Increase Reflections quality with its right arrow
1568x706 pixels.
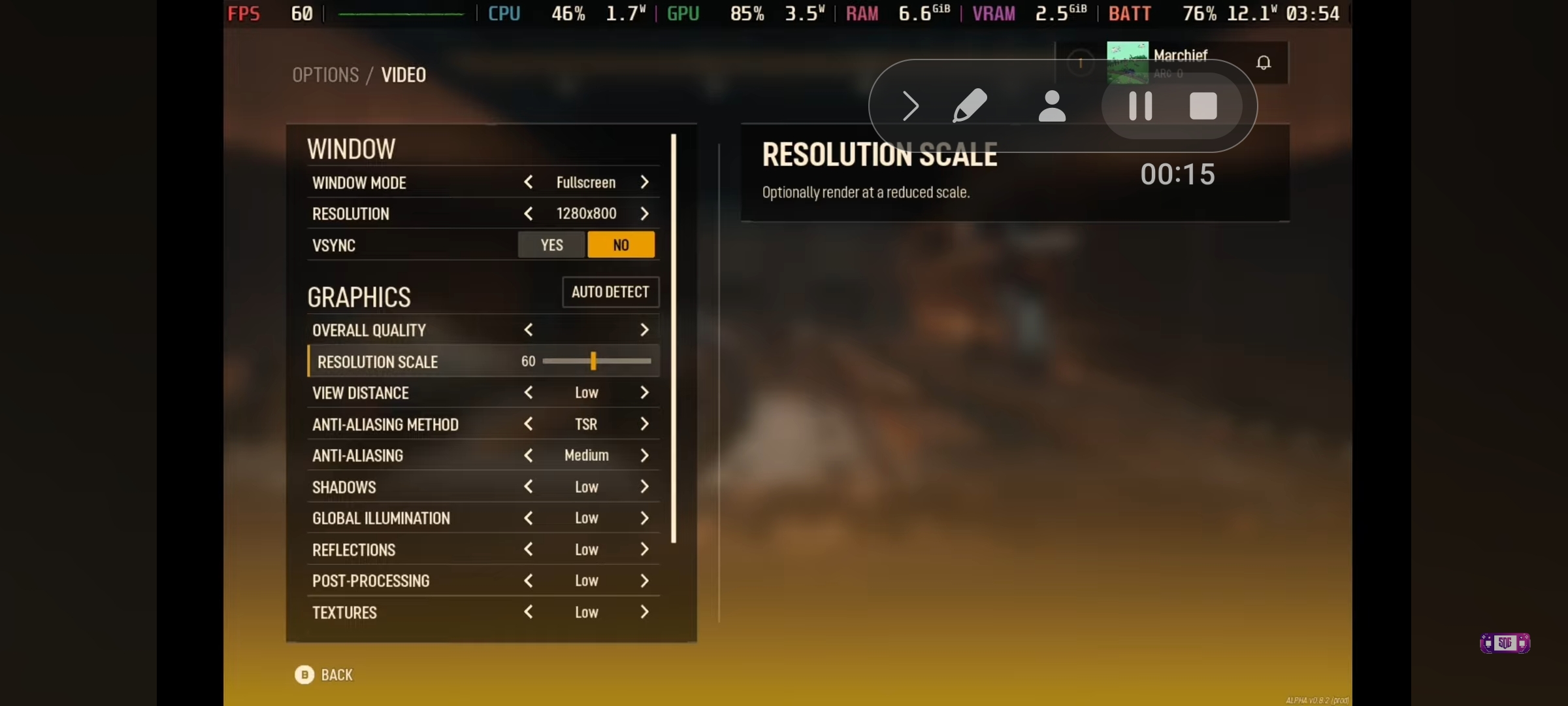point(644,550)
